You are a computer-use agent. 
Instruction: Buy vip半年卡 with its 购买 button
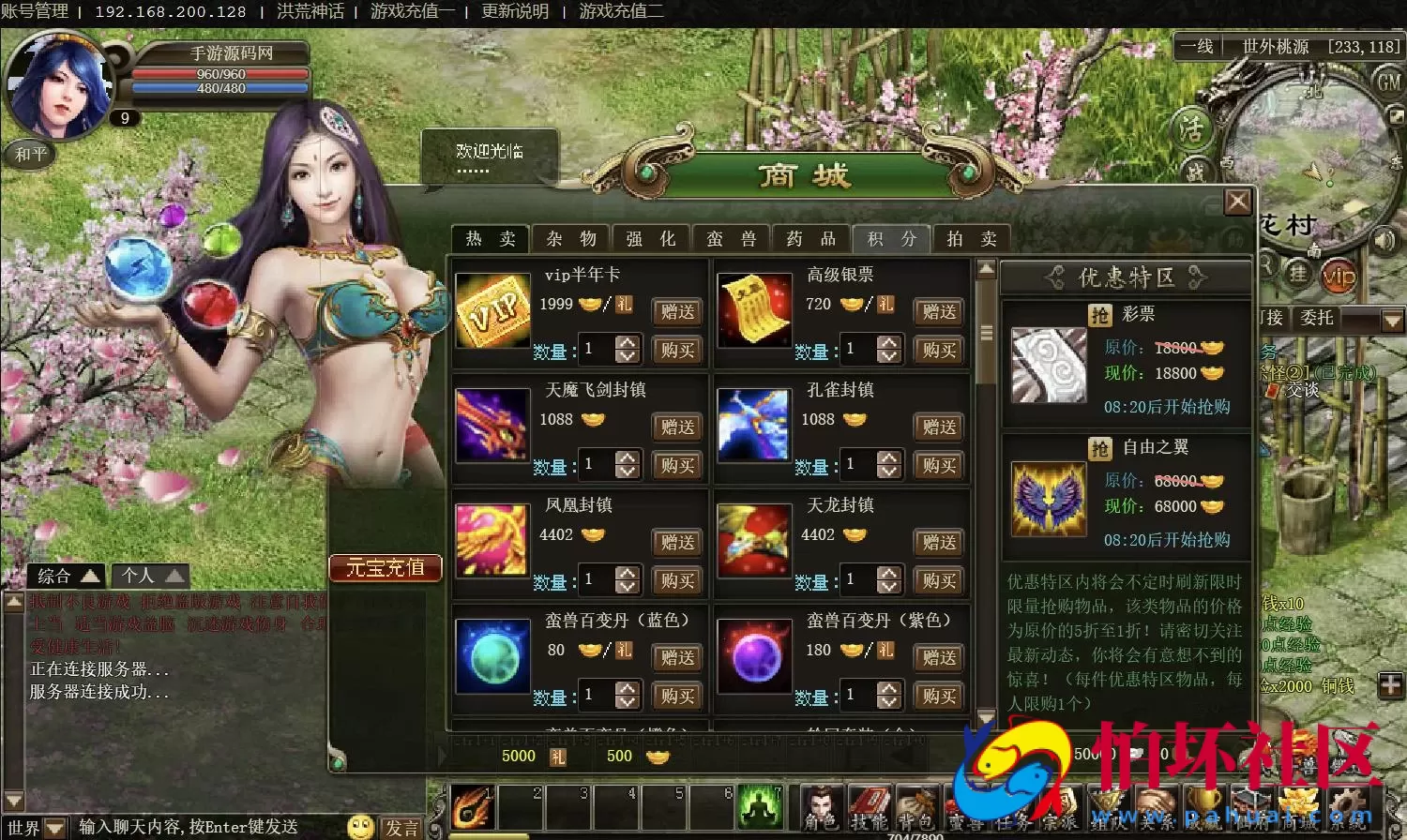(x=676, y=350)
